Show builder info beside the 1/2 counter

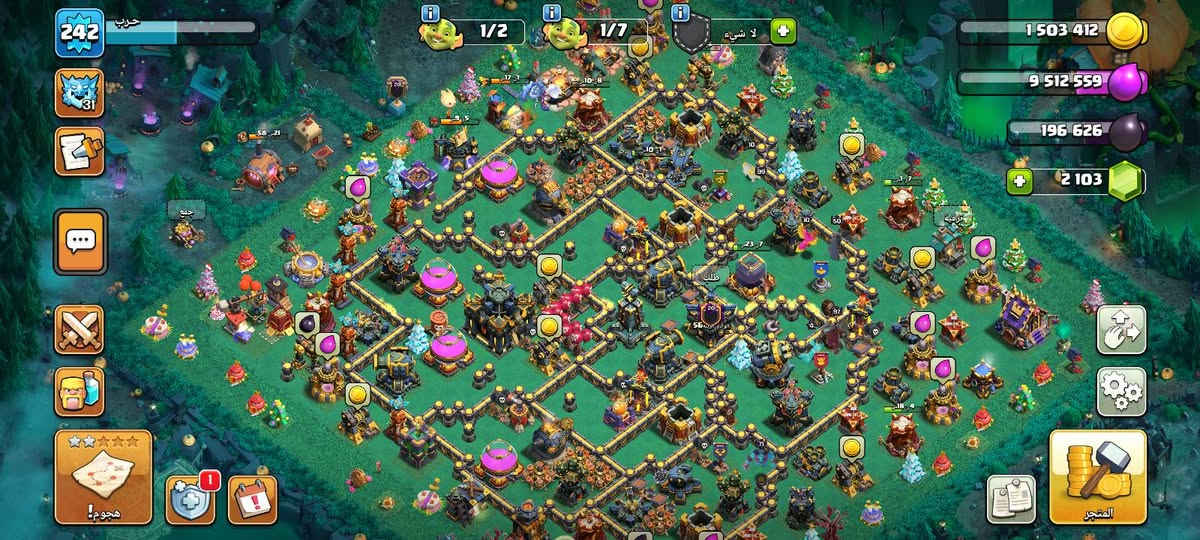point(431,13)
